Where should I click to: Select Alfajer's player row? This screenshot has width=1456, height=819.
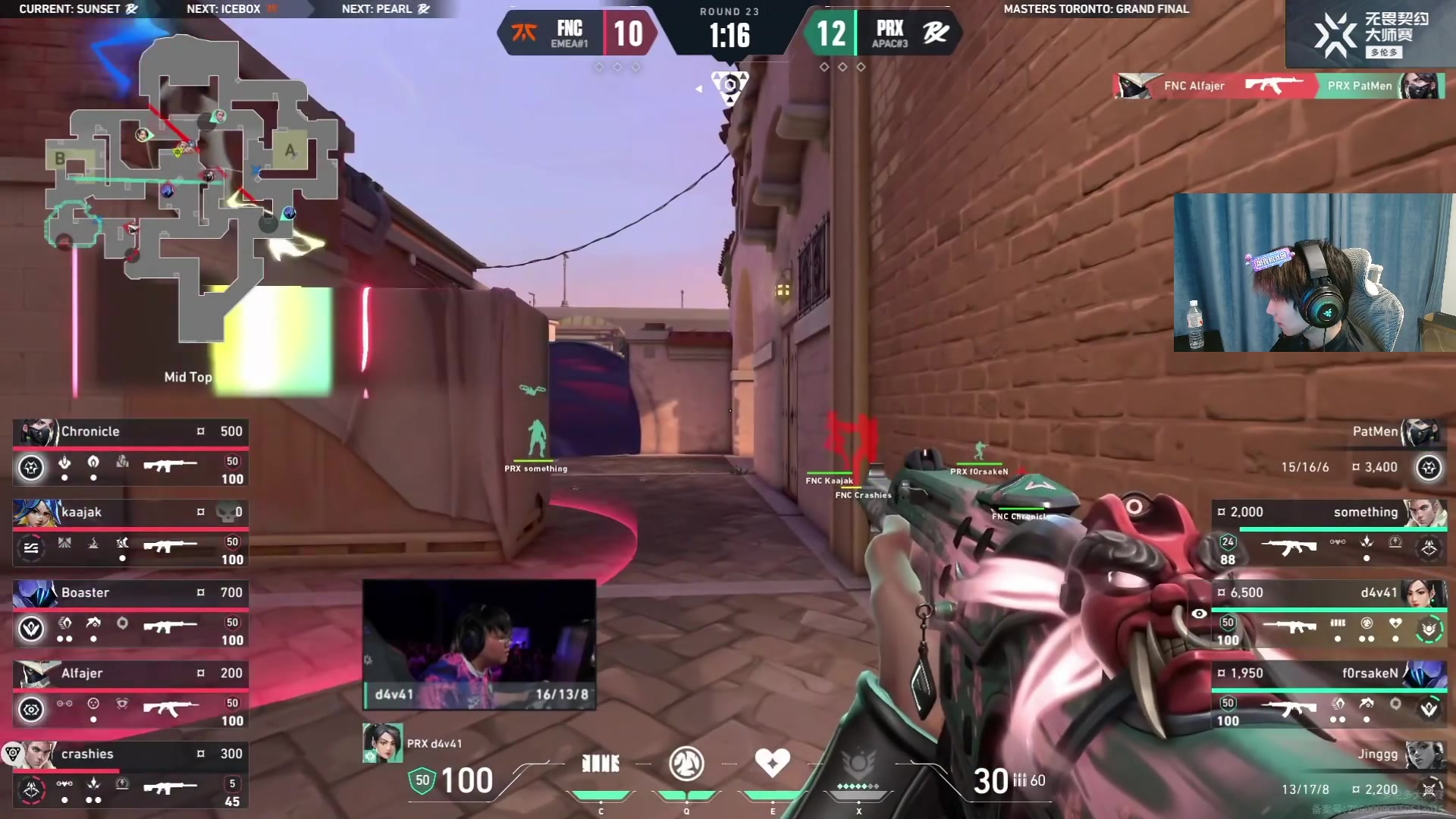coord(130,695)
